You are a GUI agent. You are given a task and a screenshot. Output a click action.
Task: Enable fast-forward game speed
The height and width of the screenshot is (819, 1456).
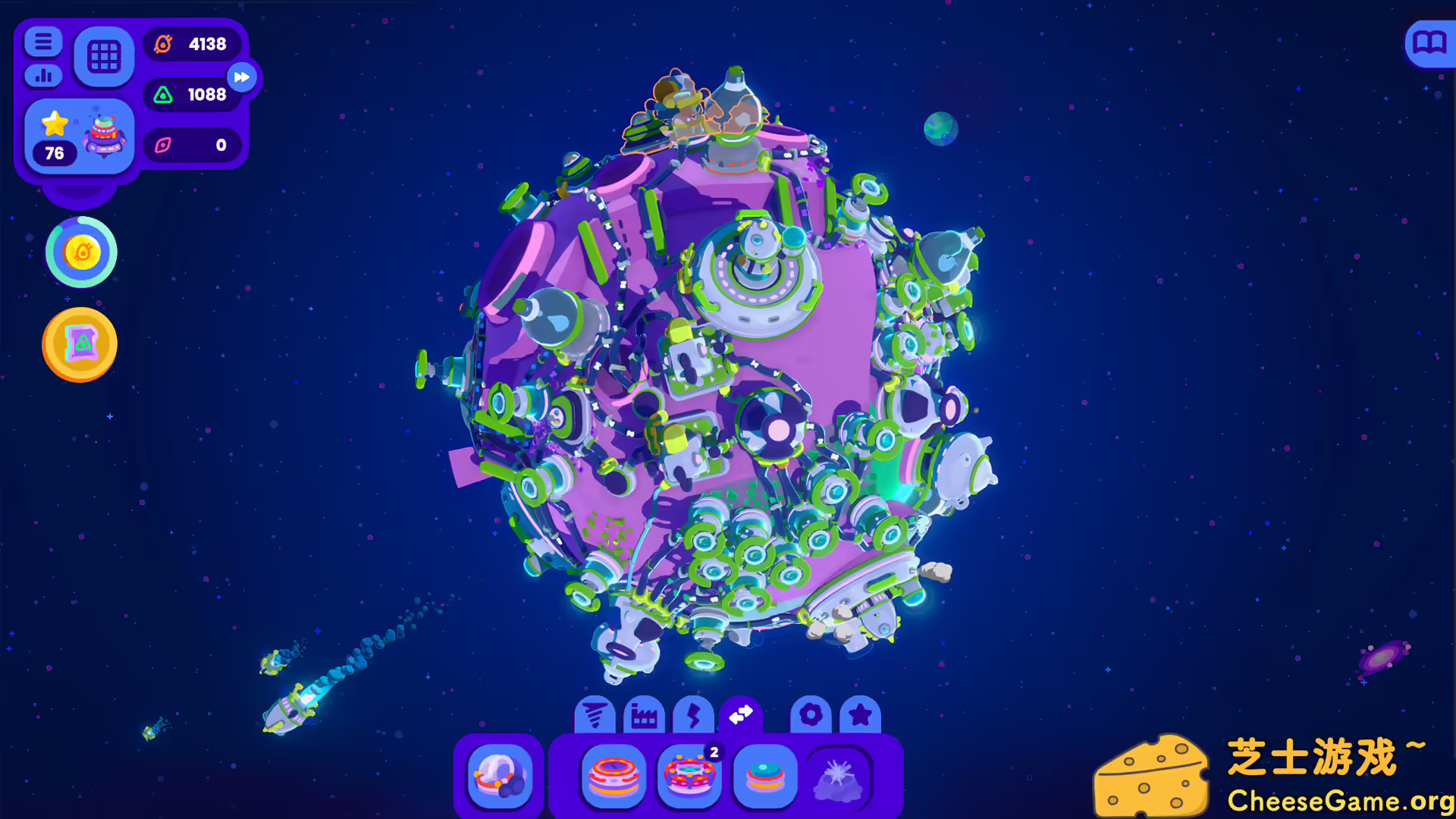tap(241, 77)
